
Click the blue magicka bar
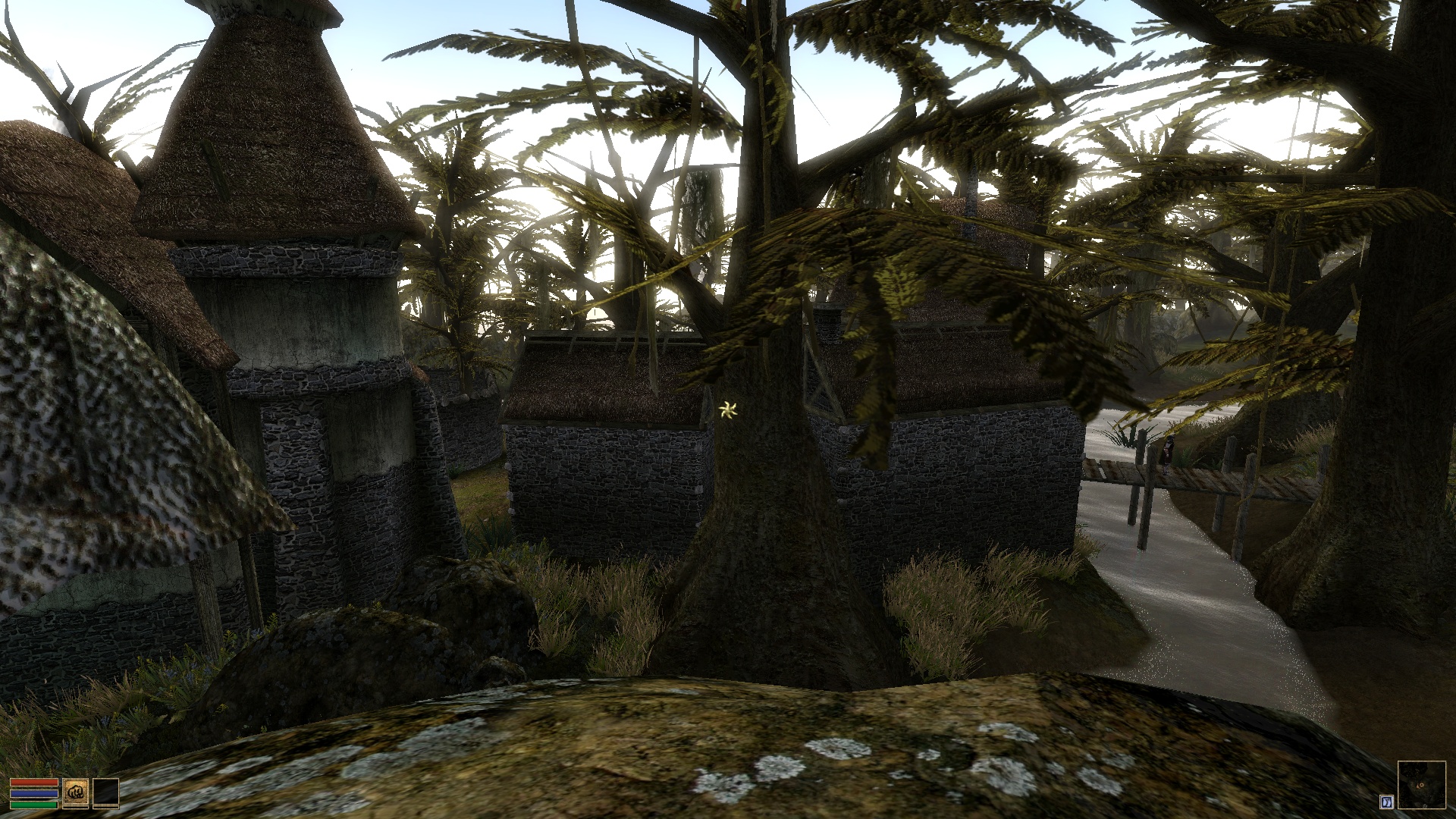coord(34,794)
